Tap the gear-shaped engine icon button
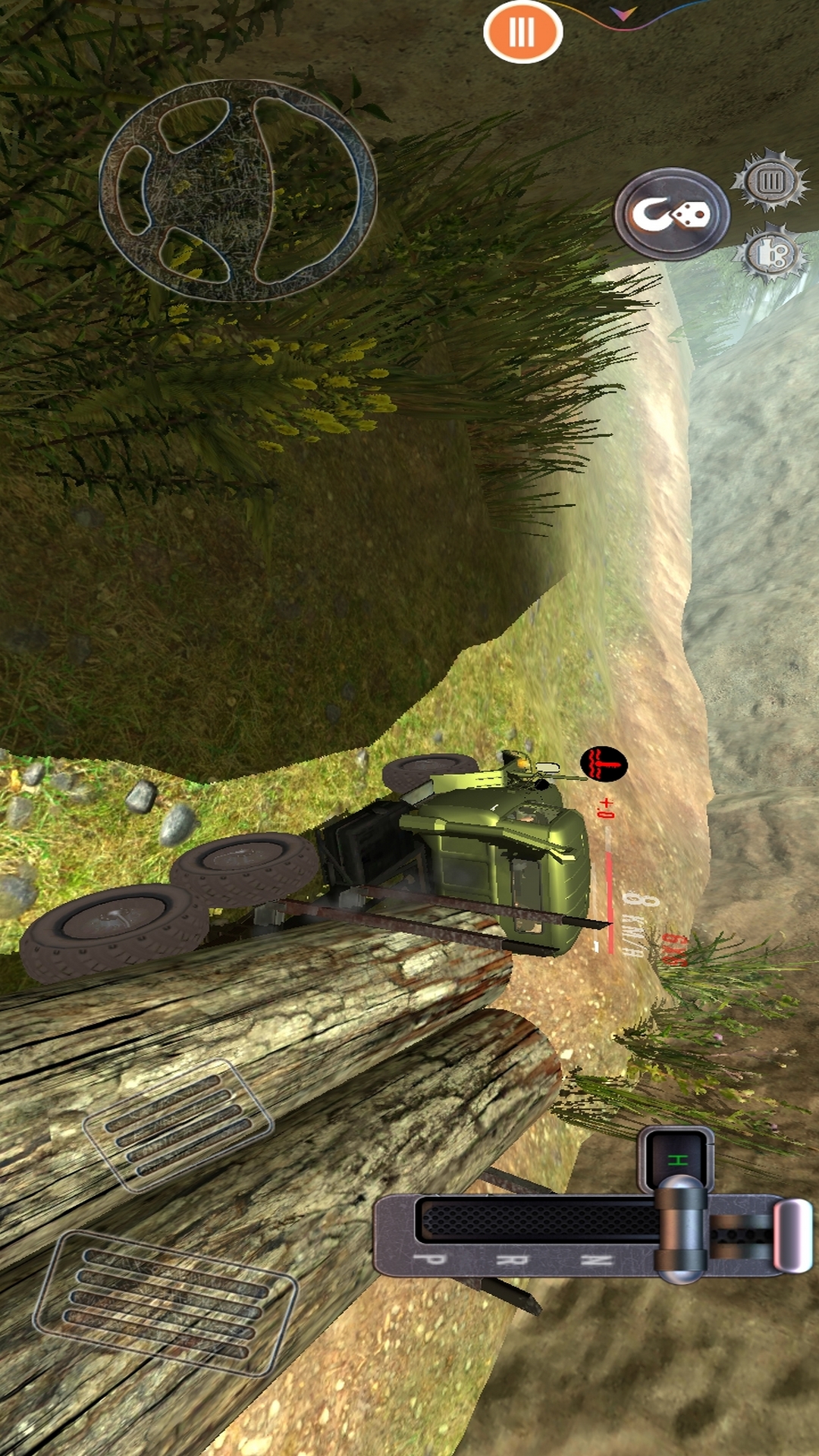Image resolution: width=819 pixels, height=1456 pixels. pos(770,254)
